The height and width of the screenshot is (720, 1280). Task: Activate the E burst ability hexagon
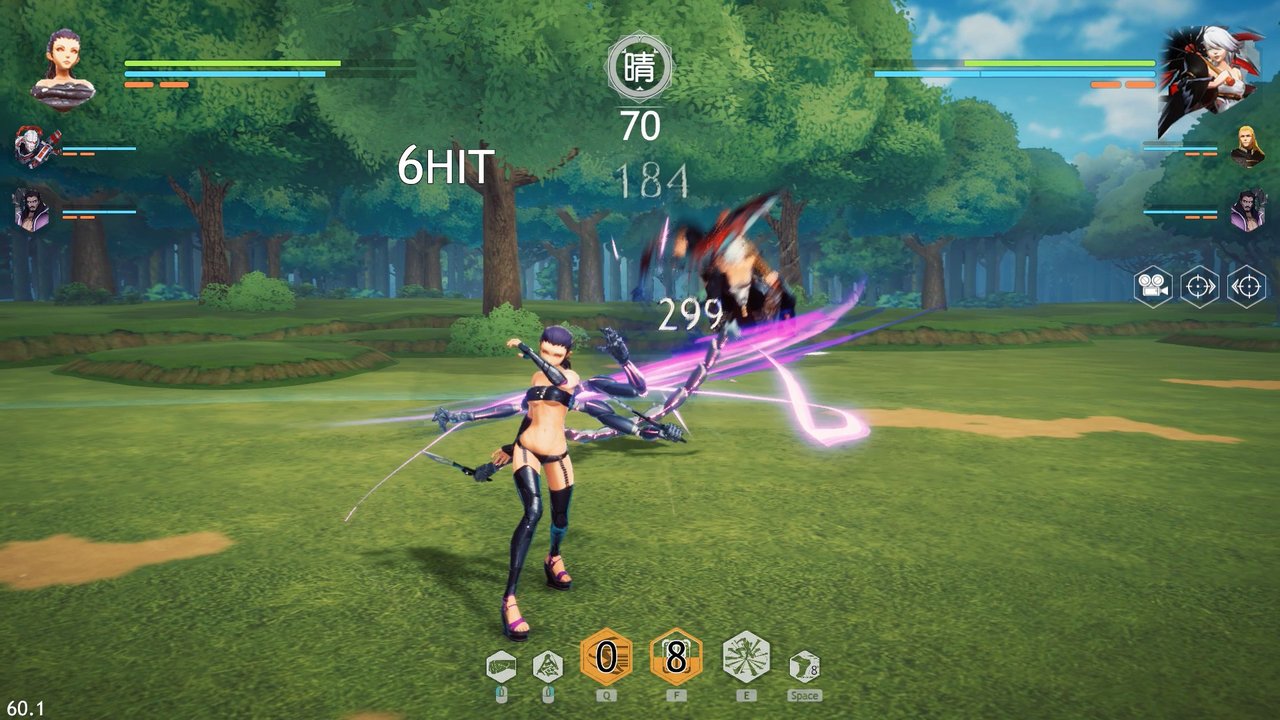746,657
